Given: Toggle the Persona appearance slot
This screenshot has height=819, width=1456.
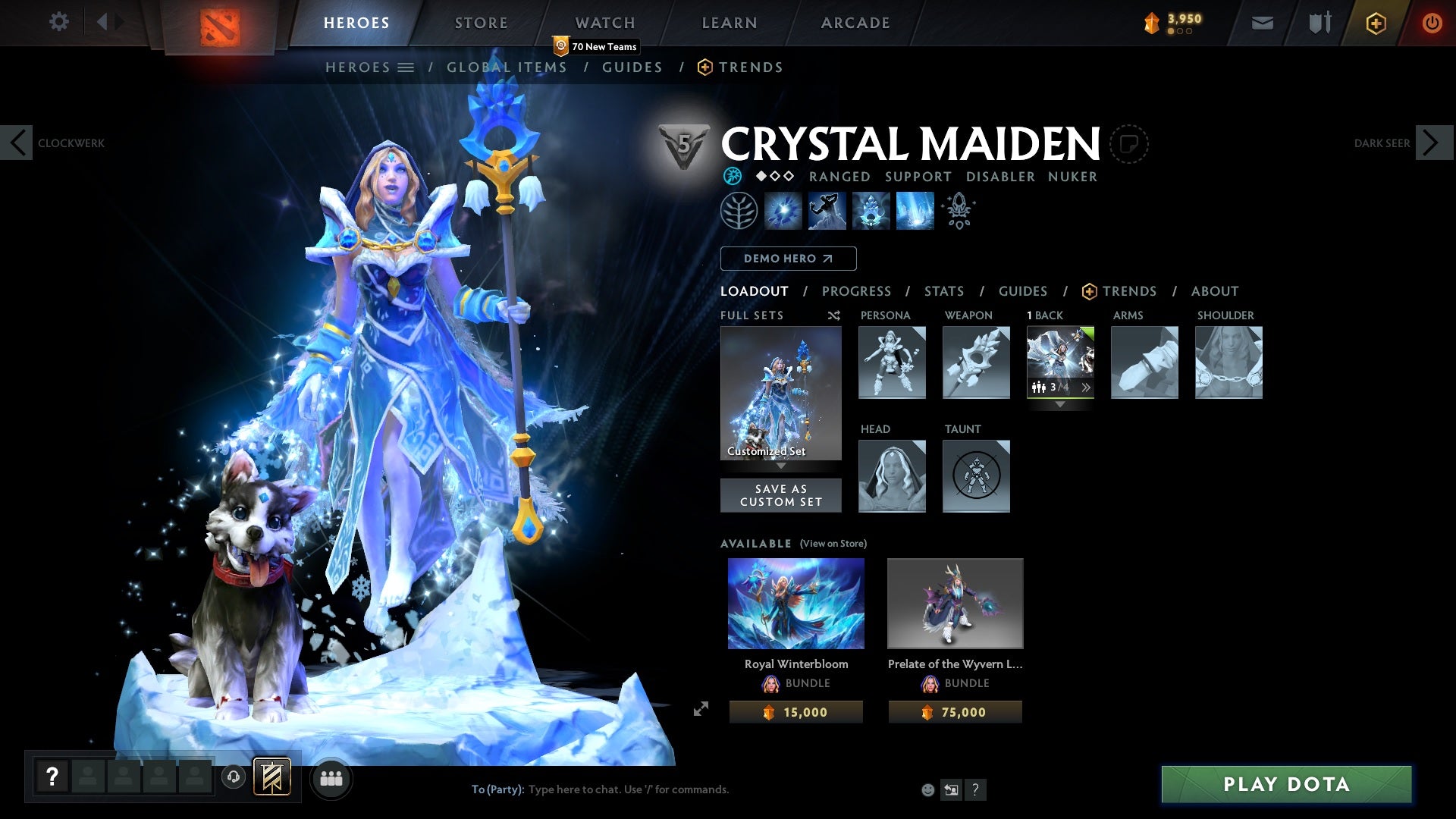Looking at the screenshot, I should pyautogui.click(x=892, y=362).
